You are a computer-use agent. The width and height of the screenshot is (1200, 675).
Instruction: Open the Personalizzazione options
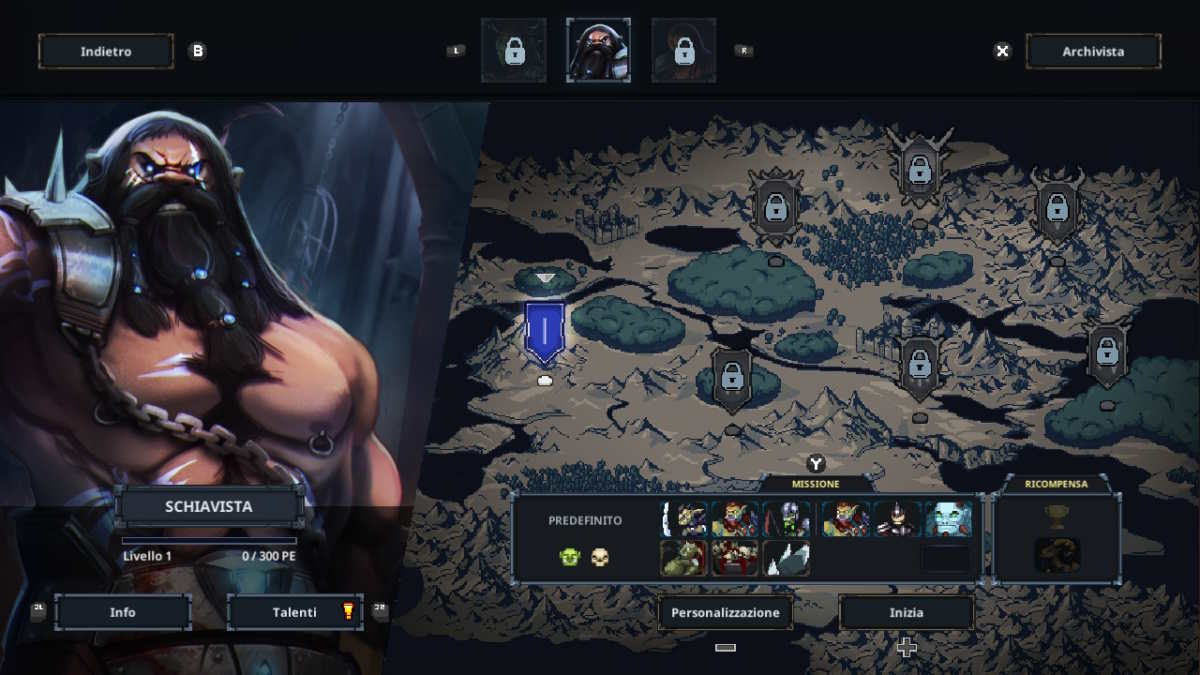(725, 612)
